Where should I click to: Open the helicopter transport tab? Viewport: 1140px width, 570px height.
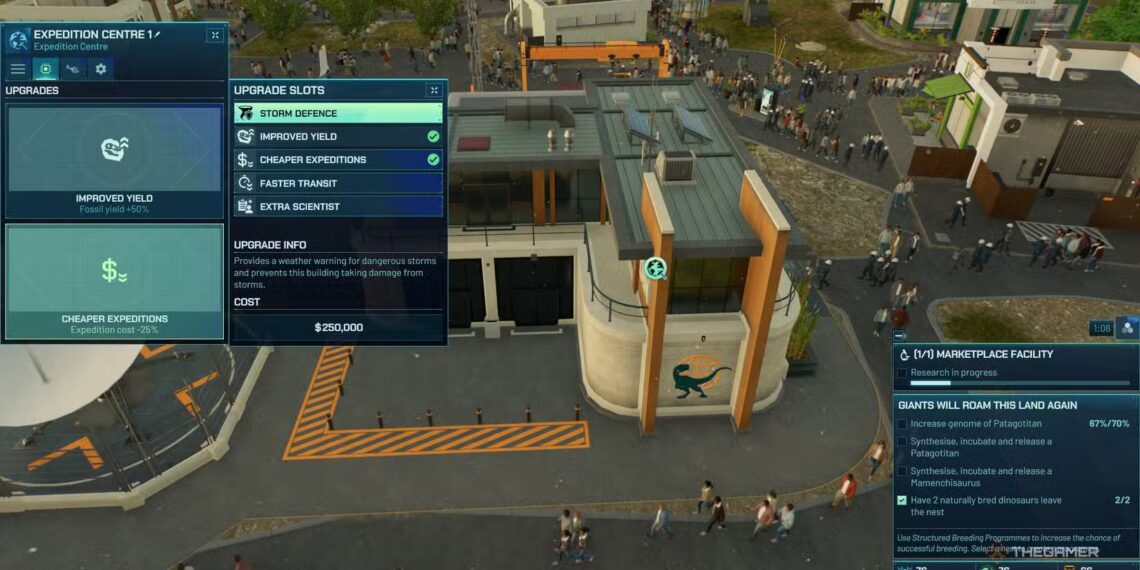click(72, 69)
